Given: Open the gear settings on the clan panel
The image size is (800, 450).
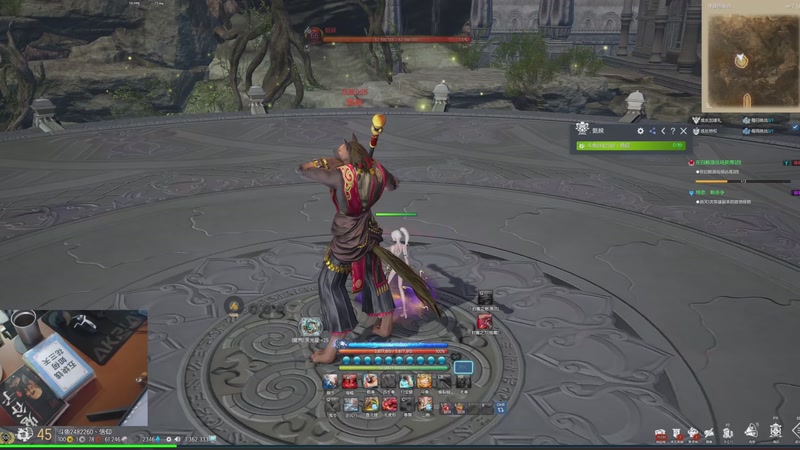Looking at the screenshot, I should (640, 131).
